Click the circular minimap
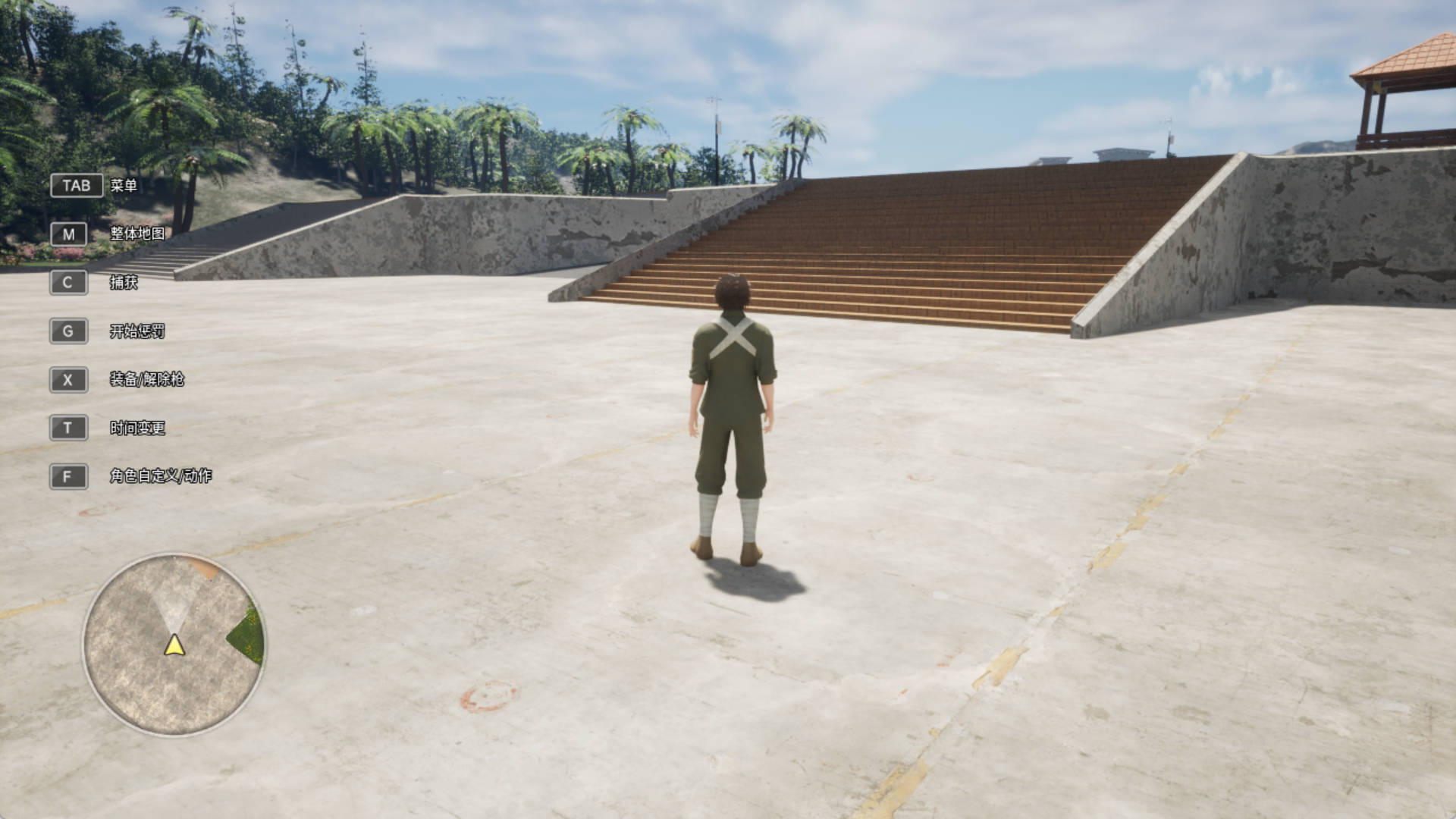1456x819 pixels. [x=174, y=644]
